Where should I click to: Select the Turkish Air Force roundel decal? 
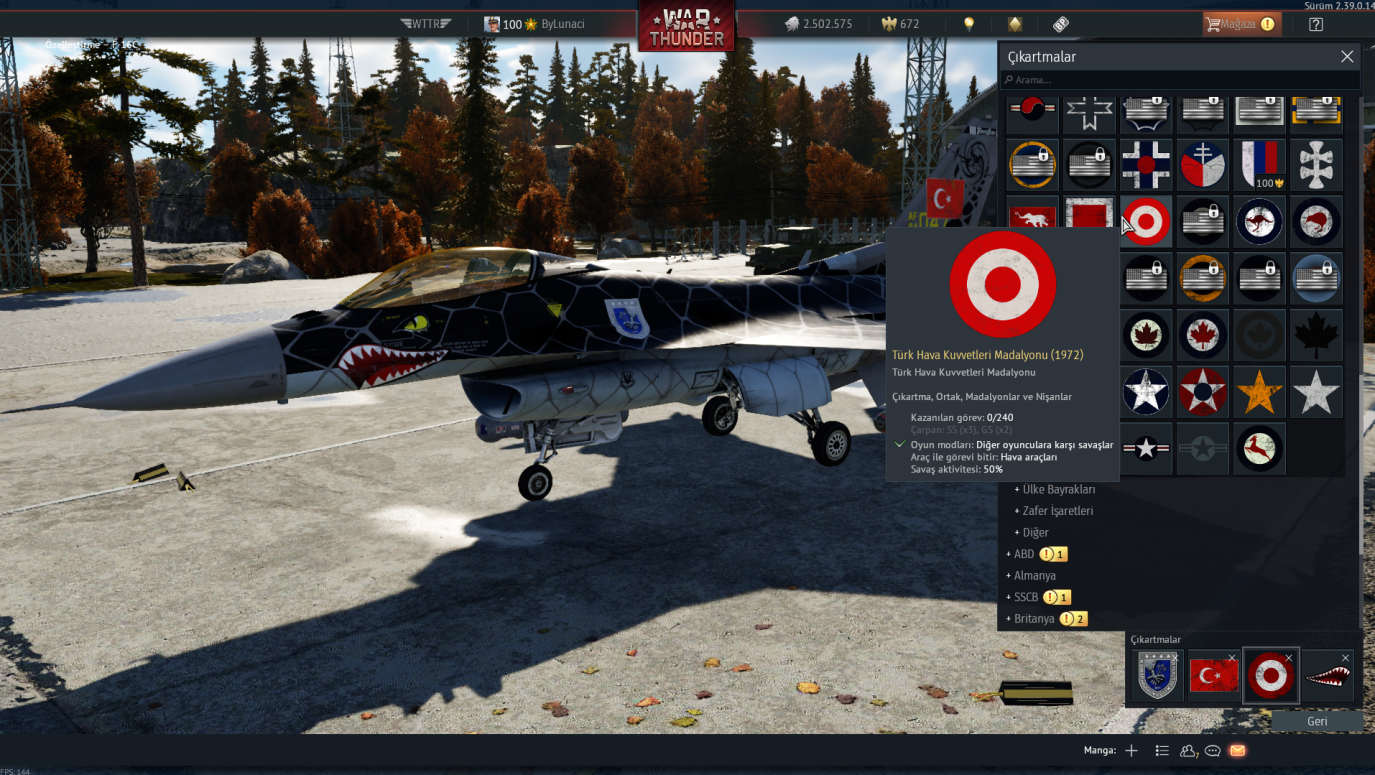[1146, 220]
